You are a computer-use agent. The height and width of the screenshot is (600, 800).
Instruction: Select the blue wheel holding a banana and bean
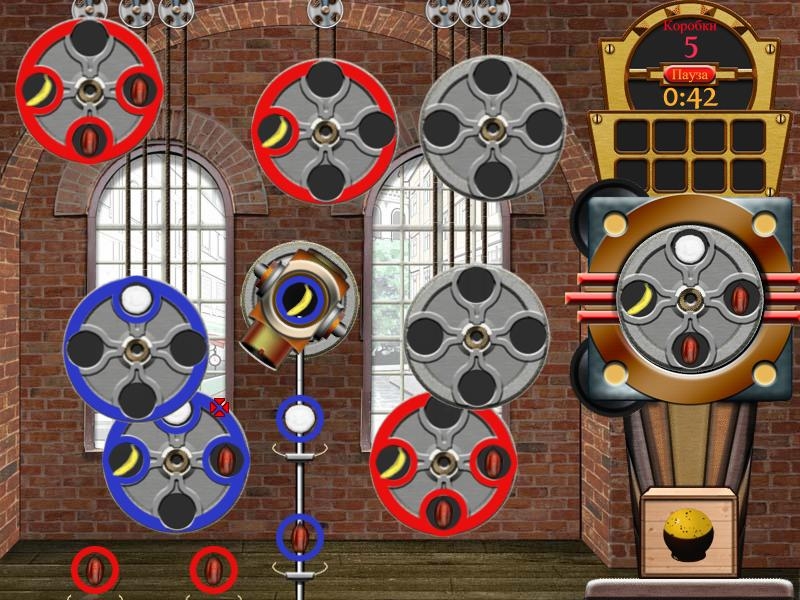(x=177, y=461)
